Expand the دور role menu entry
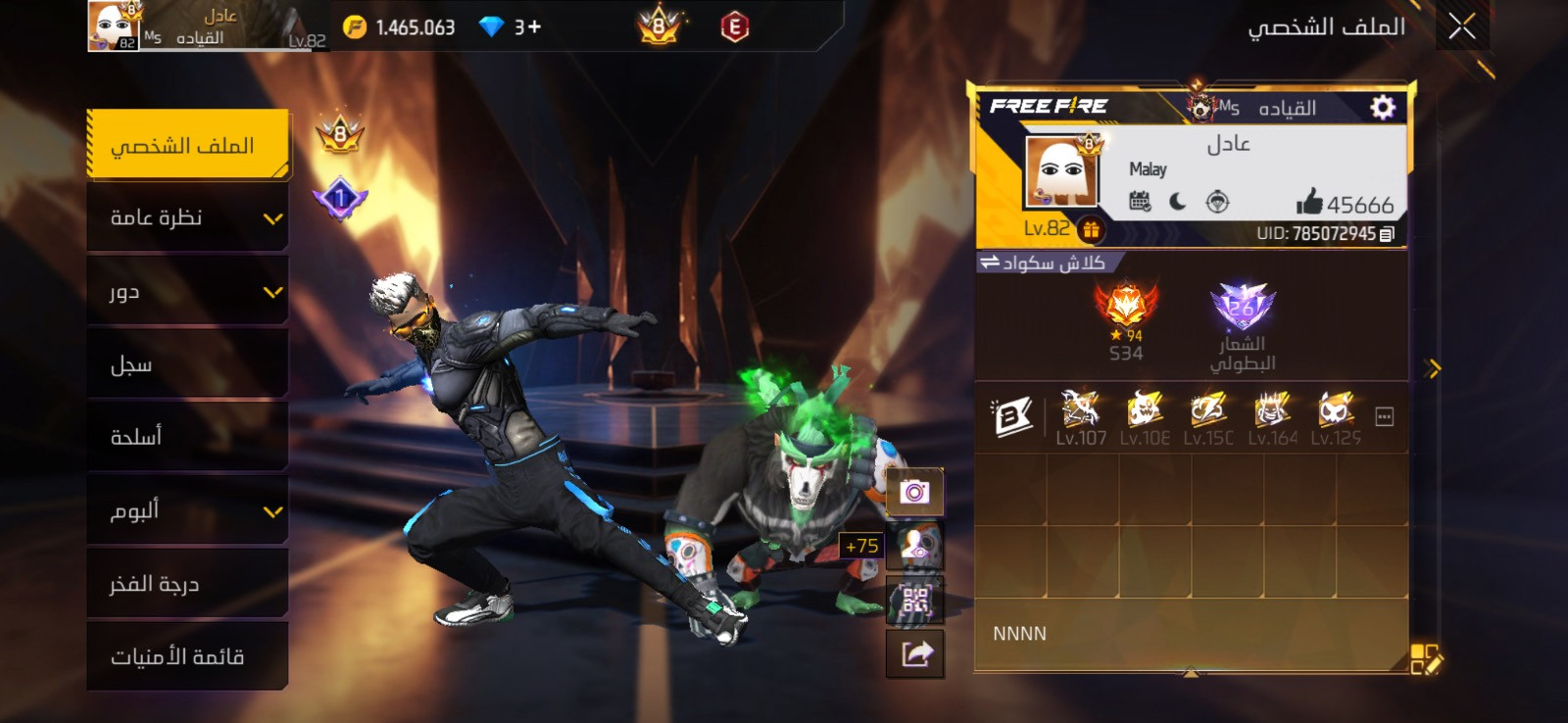The image size is (1568, 723). click(x=187, y=291)
